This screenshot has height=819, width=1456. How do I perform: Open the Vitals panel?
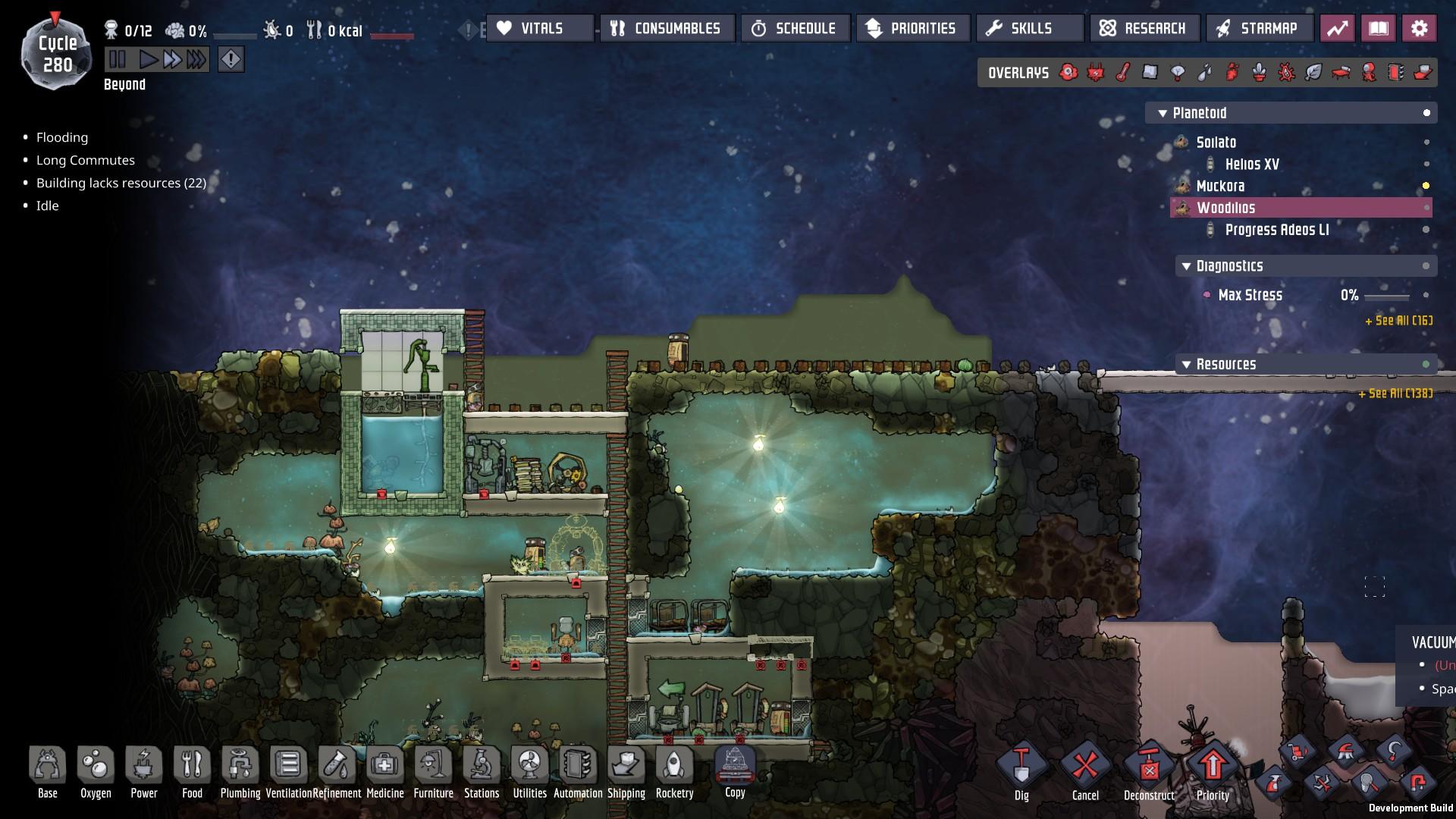click(x=540, y=29)
